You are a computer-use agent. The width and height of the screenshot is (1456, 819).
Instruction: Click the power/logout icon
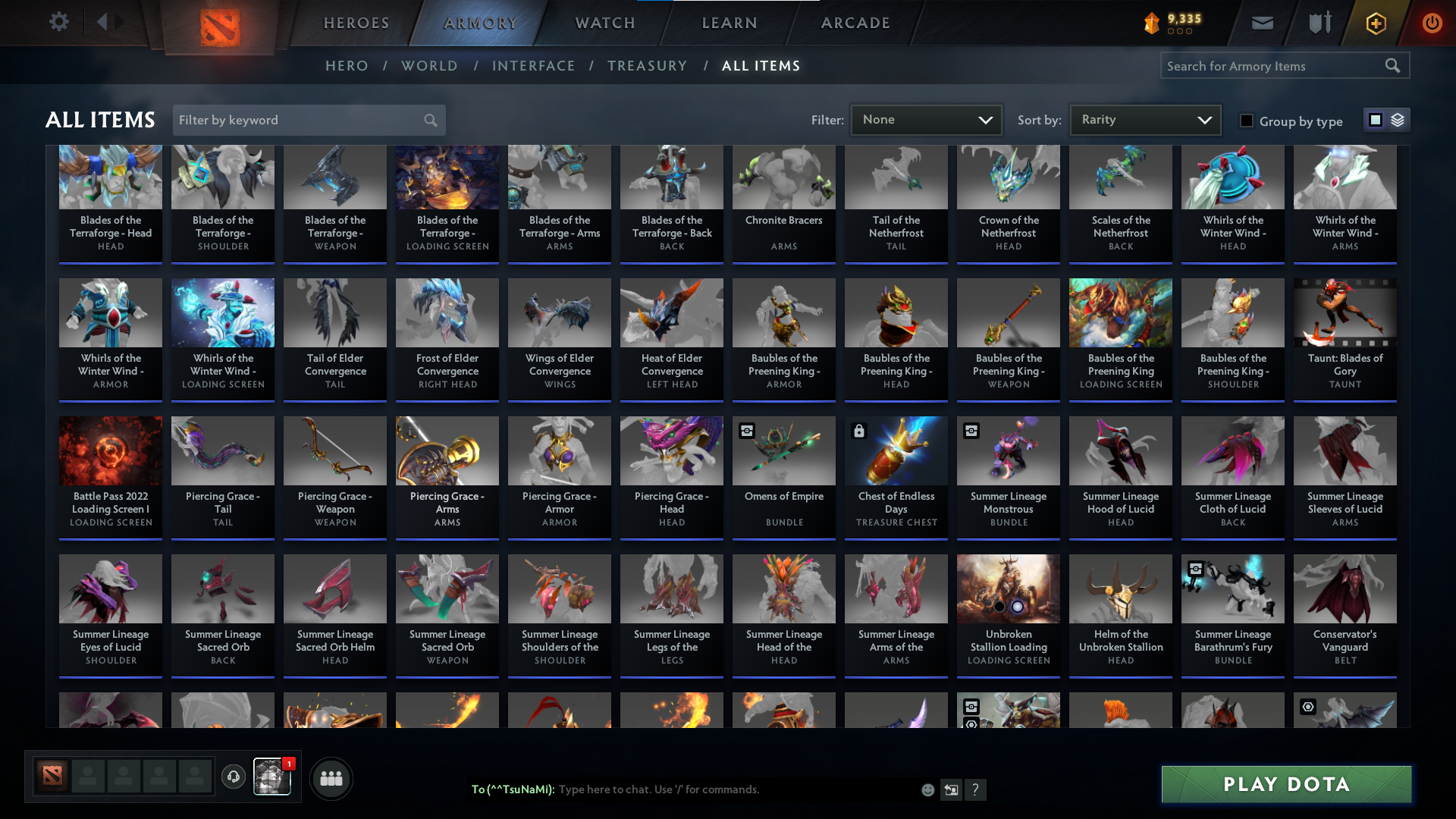(1432, 23)
